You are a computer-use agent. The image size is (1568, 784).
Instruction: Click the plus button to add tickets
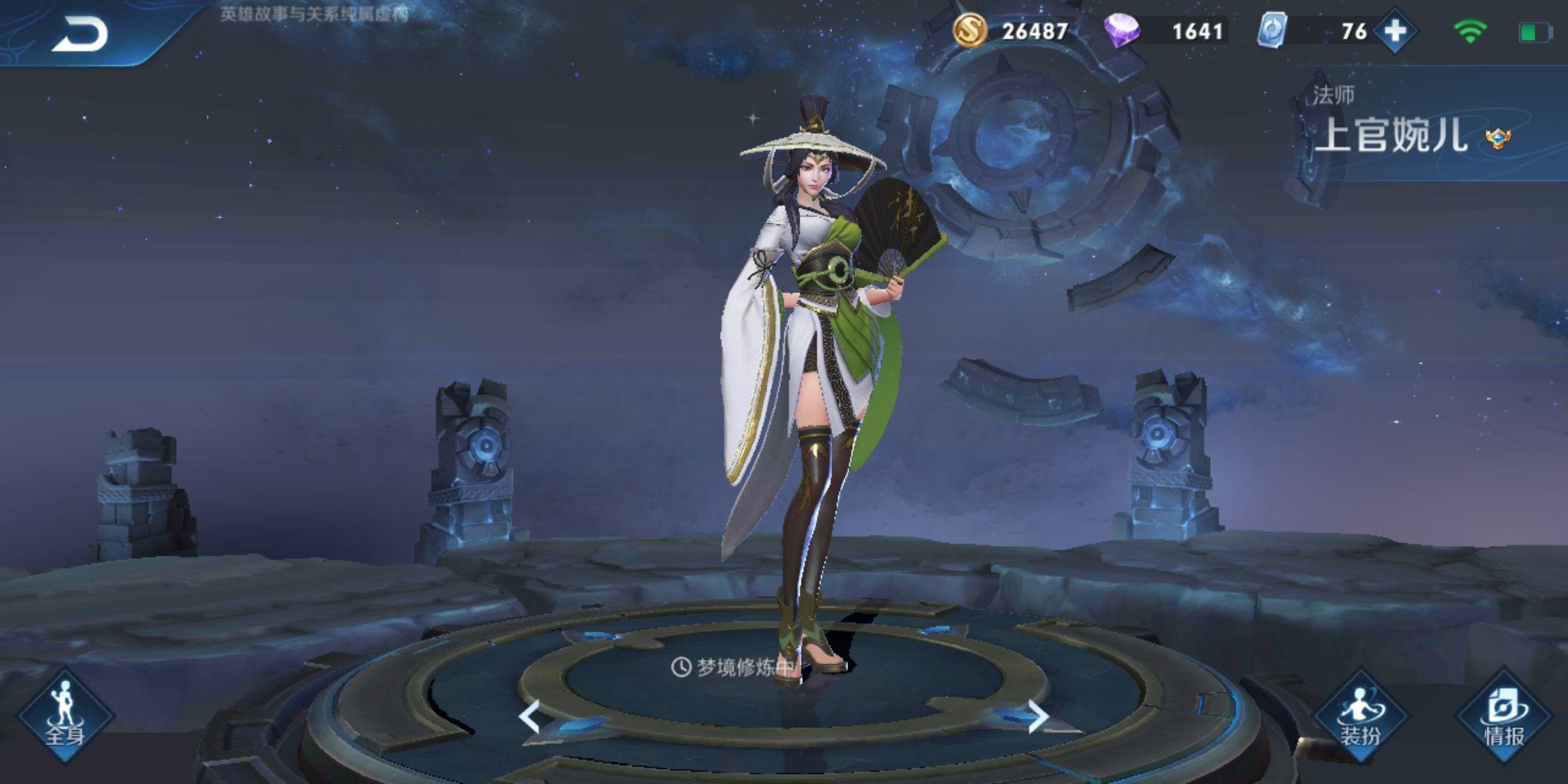click(1395, 31)
